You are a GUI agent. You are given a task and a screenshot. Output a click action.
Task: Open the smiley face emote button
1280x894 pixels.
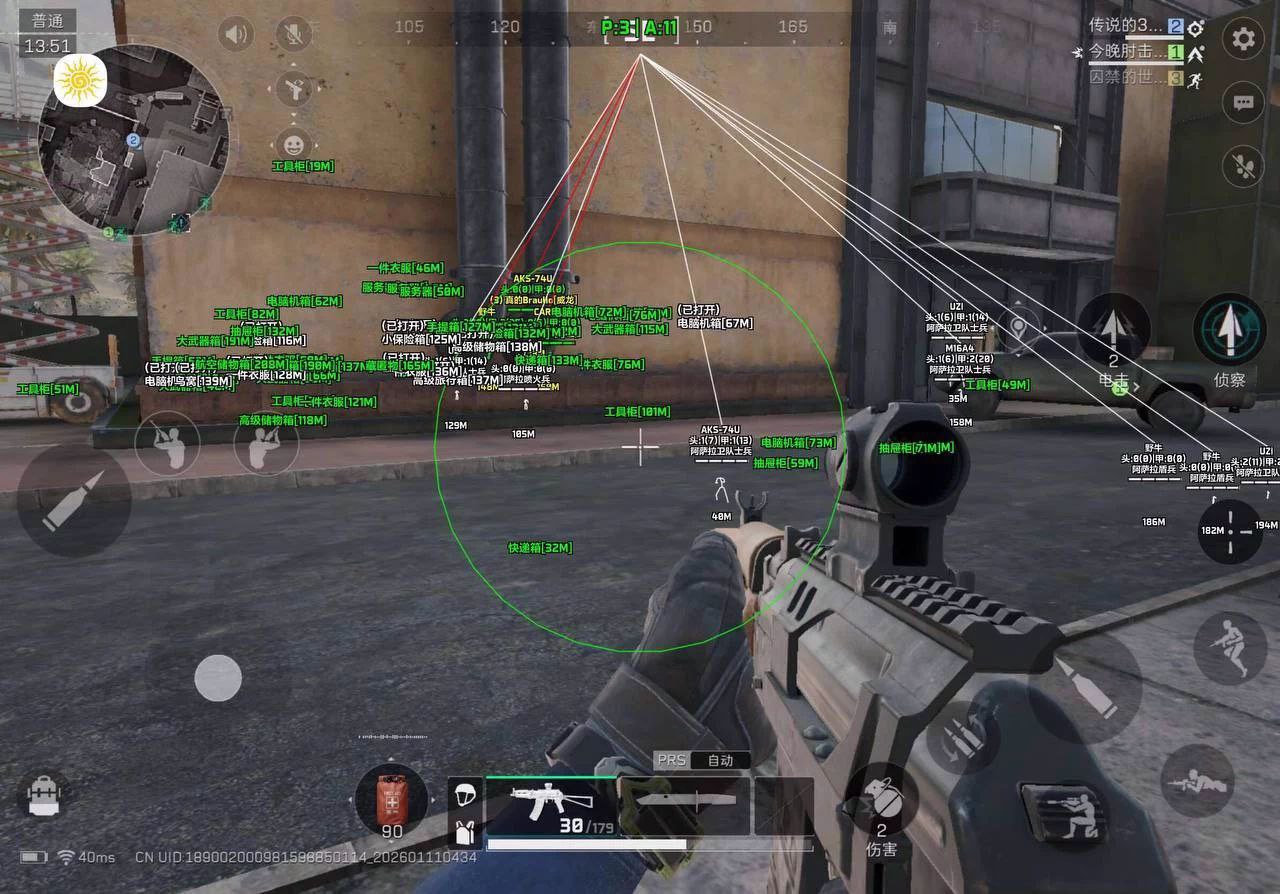click(293, 145)
